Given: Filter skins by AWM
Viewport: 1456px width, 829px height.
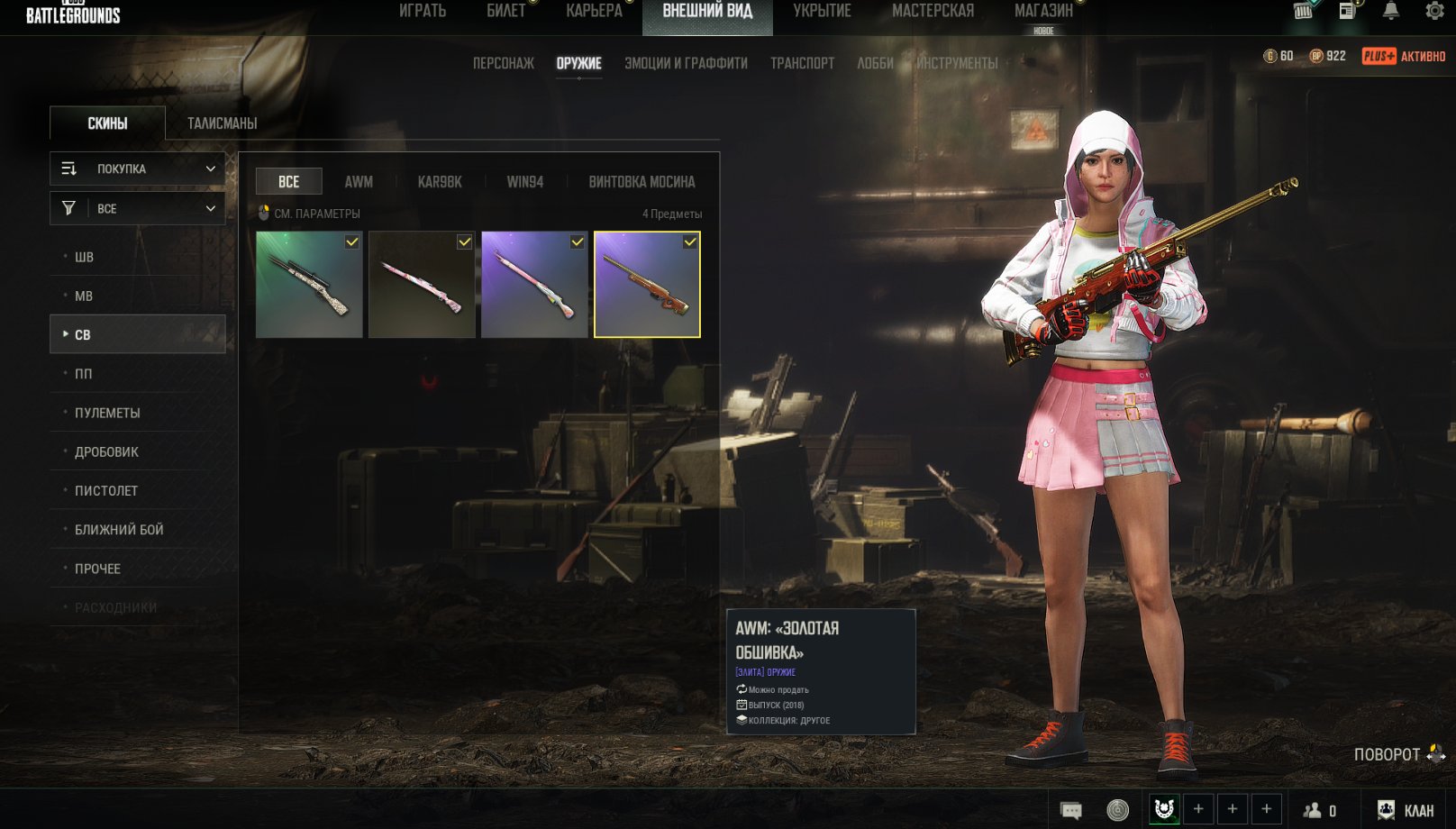Looking at the screenshot, I should 359,182.
